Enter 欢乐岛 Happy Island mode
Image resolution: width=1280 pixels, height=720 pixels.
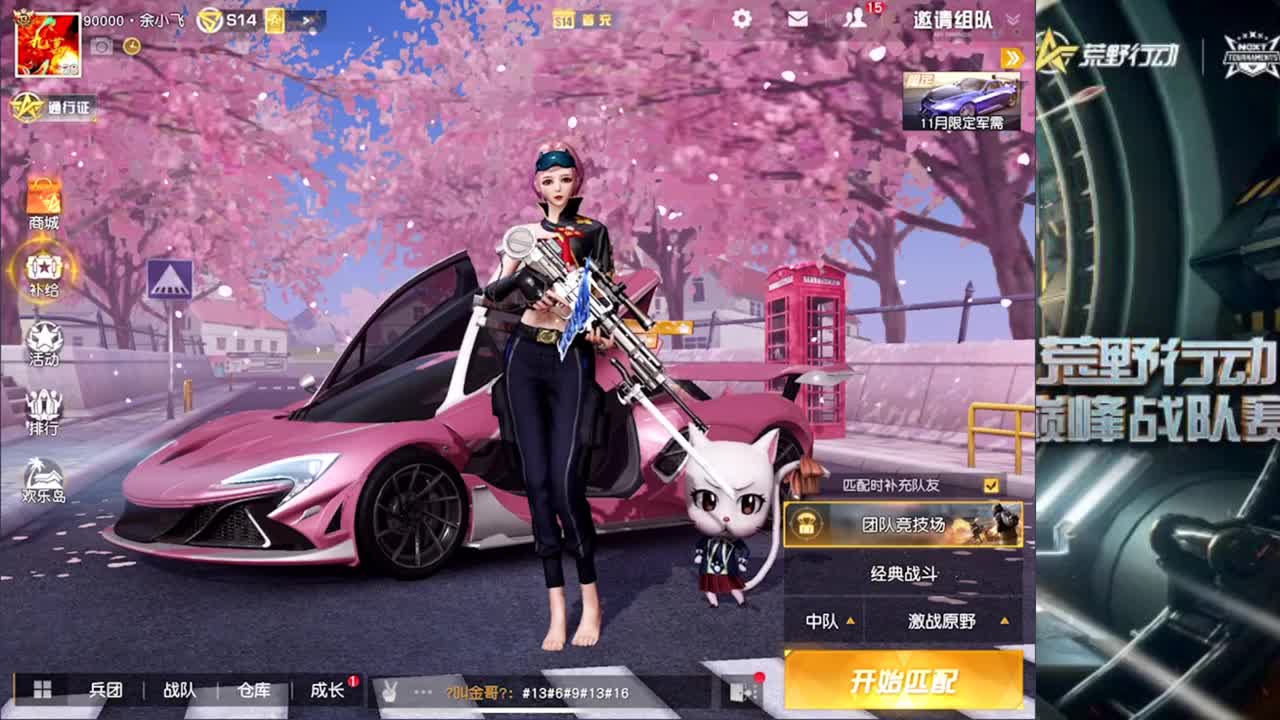click(x=41, y=482)
